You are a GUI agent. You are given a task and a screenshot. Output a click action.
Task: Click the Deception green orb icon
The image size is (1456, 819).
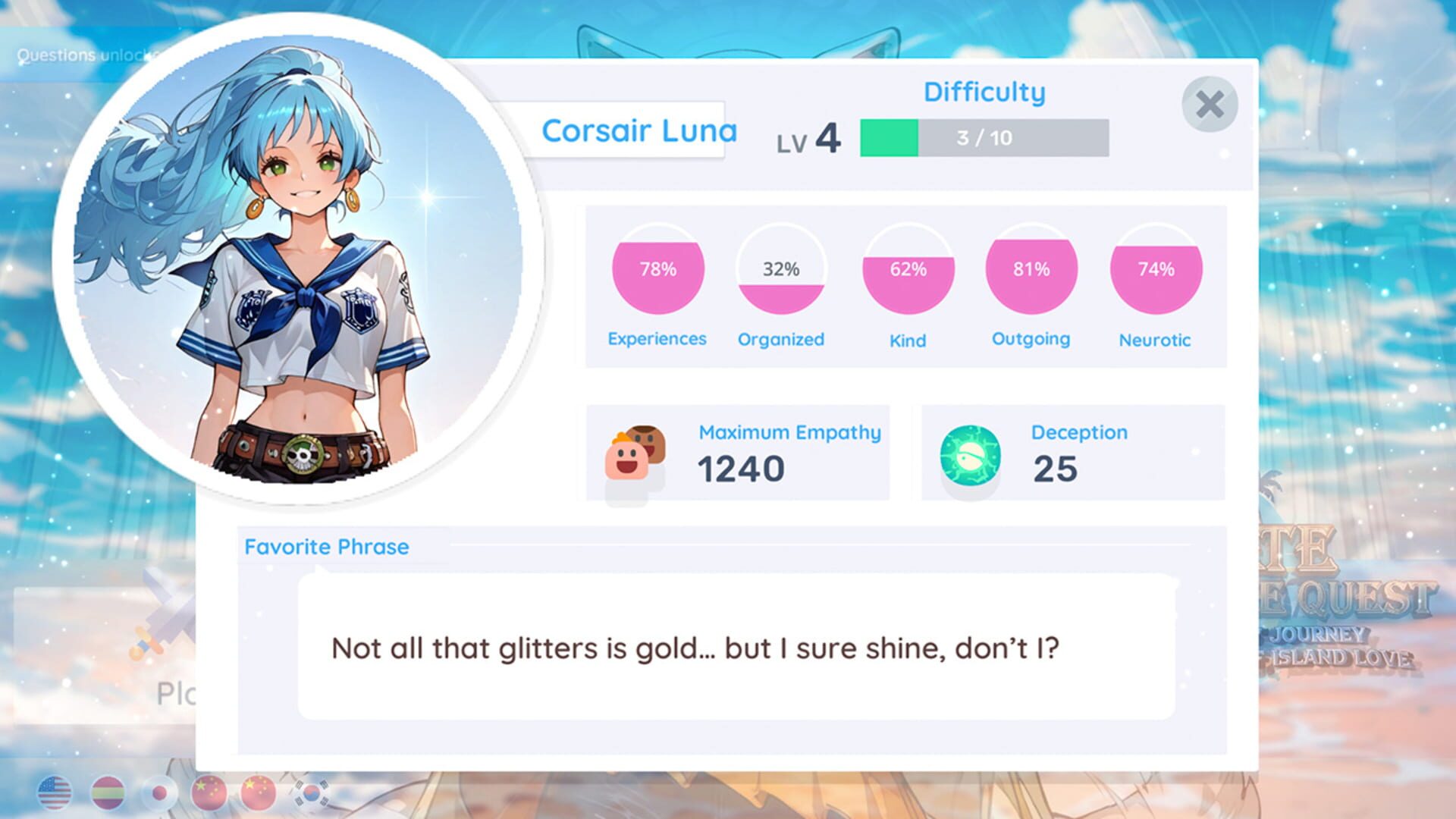tap(971, 453)
